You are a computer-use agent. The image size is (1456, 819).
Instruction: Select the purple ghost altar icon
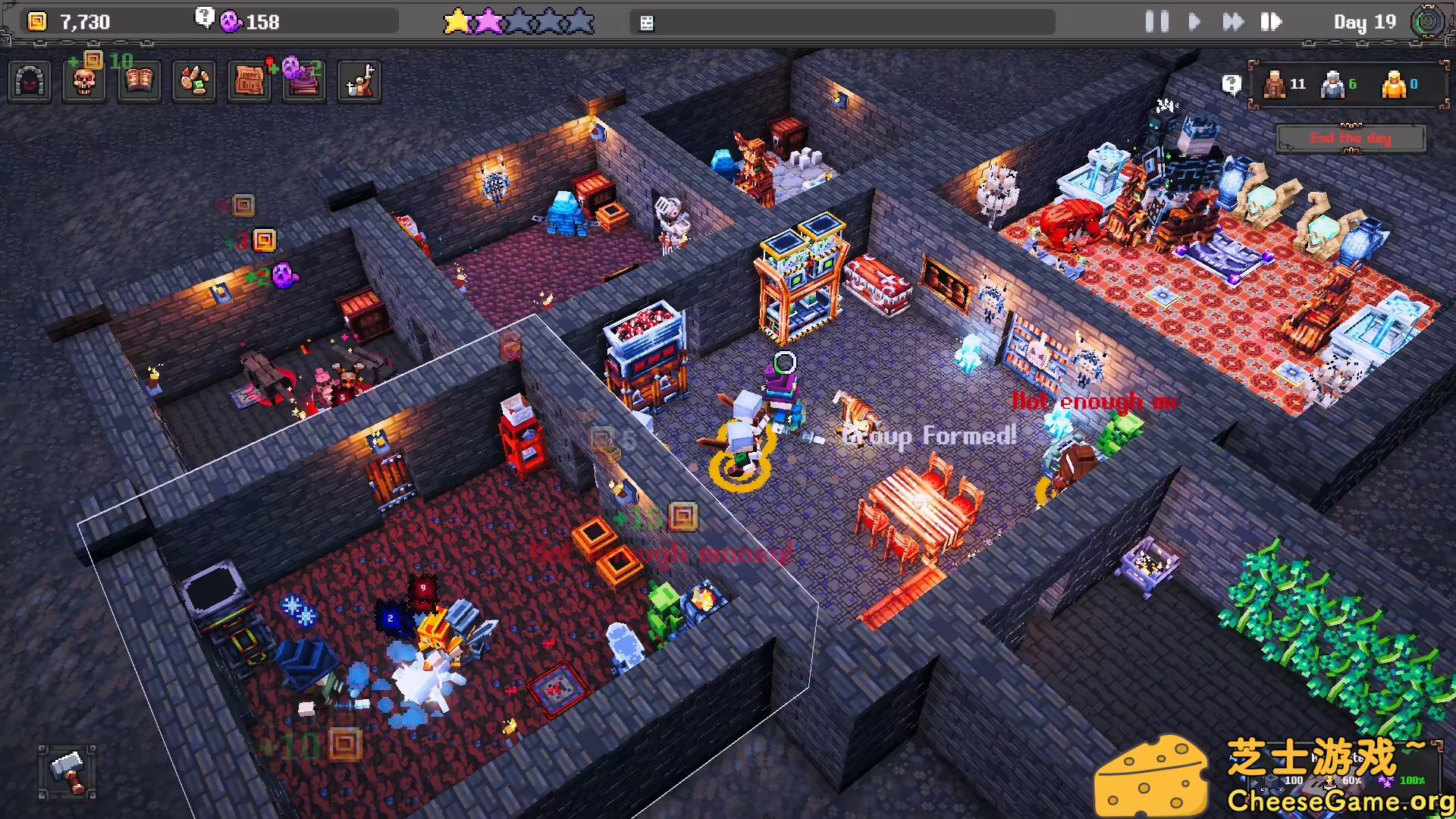click(x=303, y=82)
